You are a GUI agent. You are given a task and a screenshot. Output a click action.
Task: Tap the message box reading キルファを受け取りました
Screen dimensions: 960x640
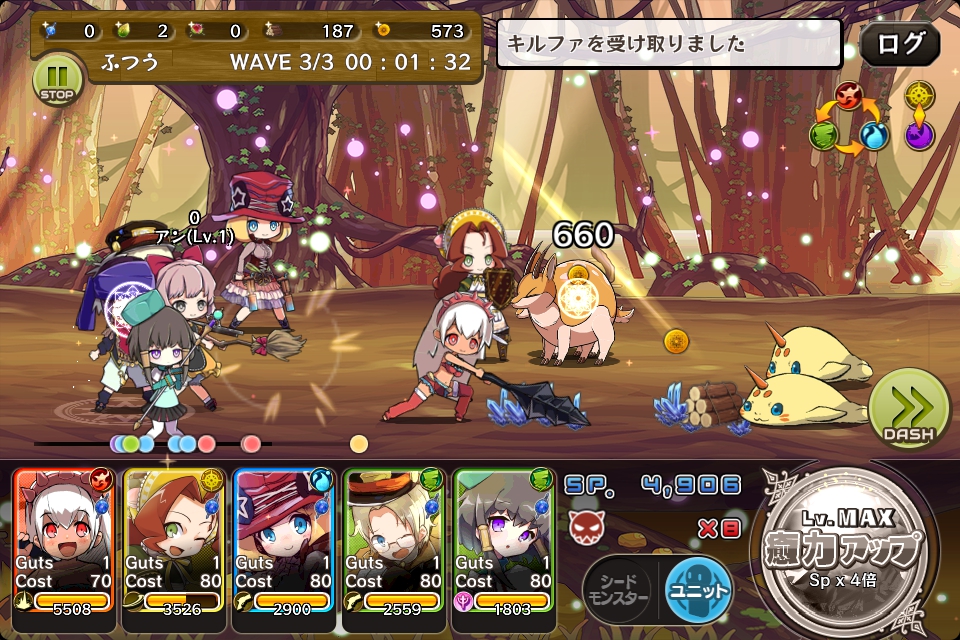pos(669,44)
